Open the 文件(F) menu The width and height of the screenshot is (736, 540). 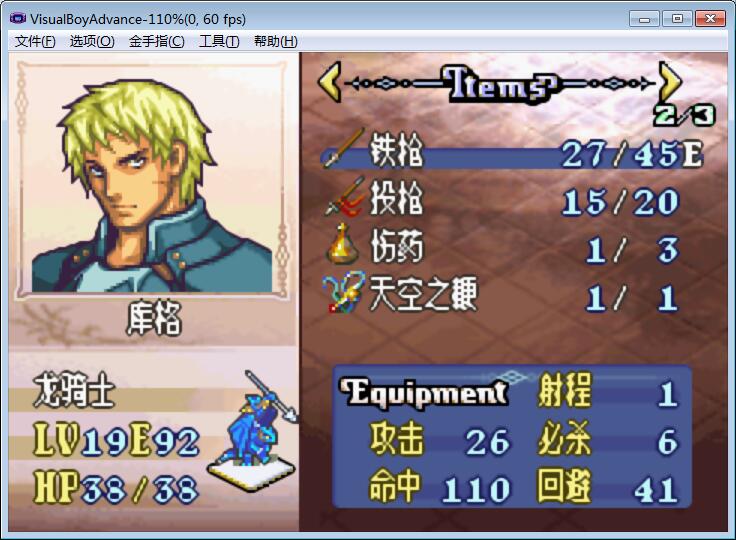tap(35, 41)
